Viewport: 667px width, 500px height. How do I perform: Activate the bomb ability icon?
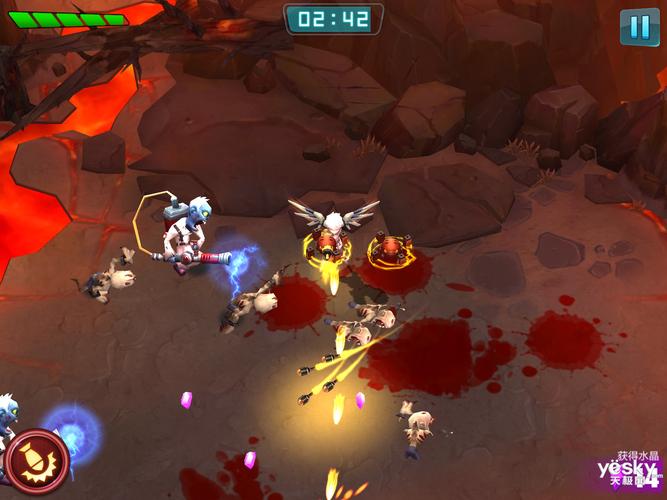coord(35,459)
